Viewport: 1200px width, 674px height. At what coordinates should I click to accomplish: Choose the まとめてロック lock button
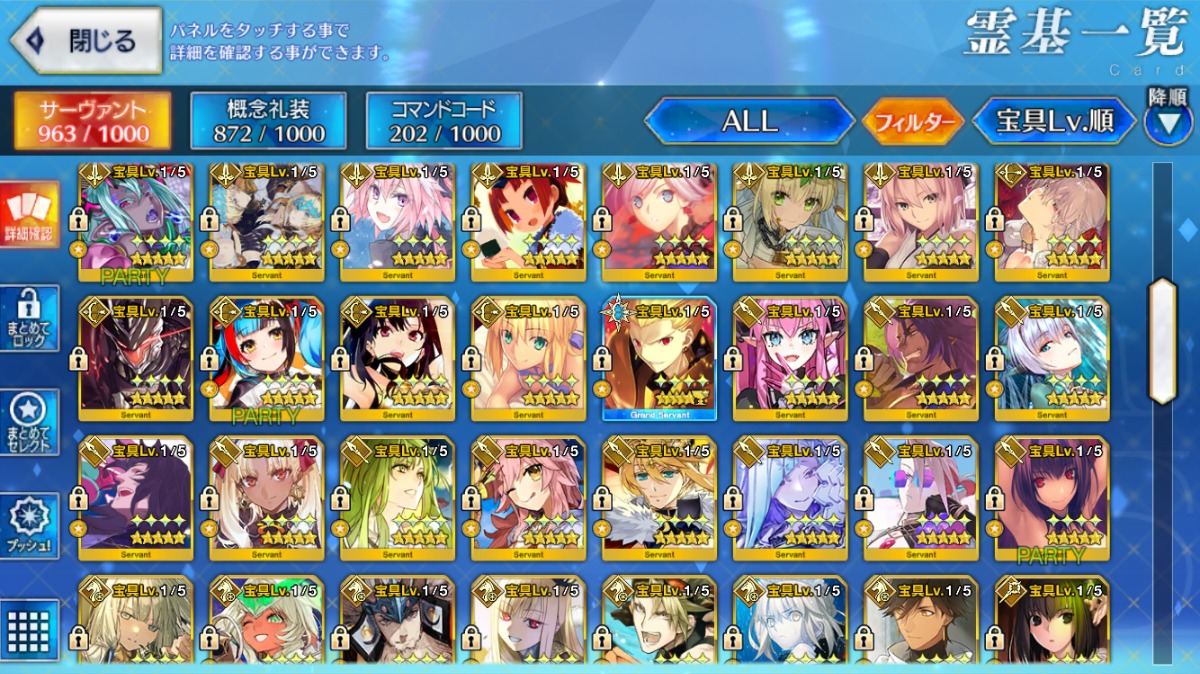coord(28,318)
